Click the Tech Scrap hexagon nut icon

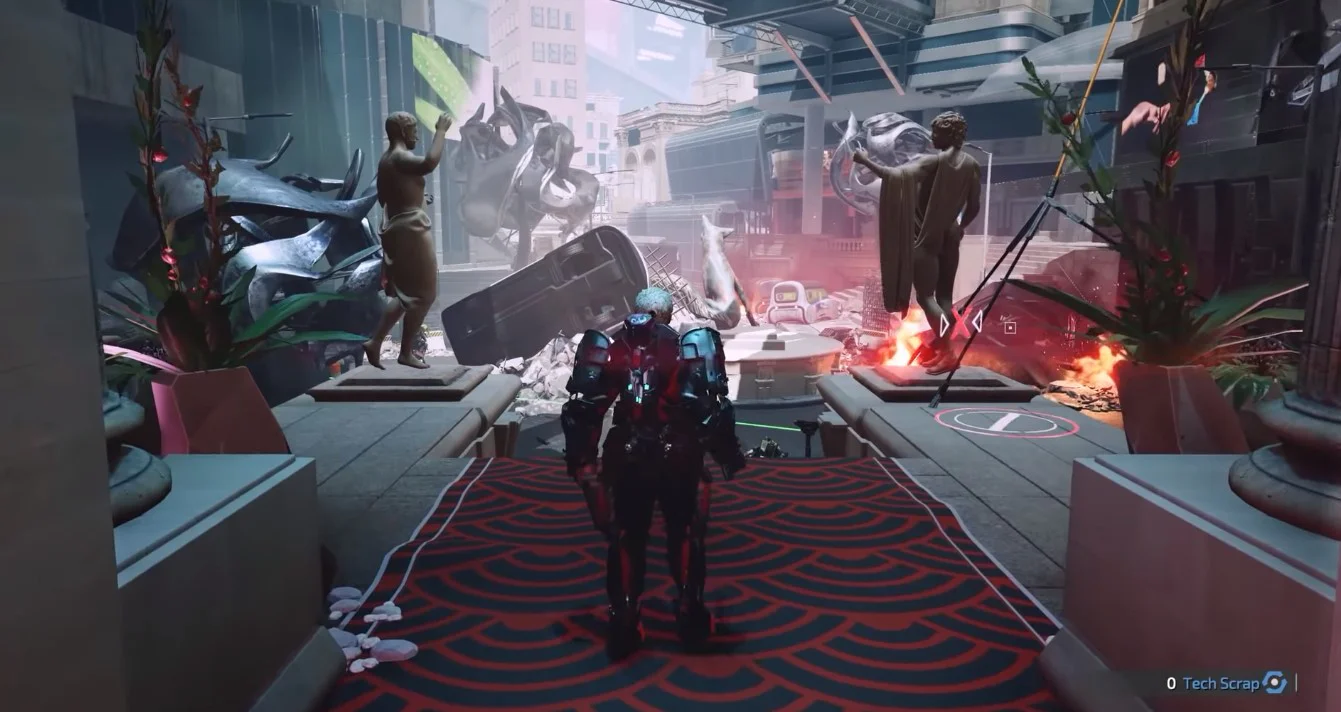[1274, 684]
